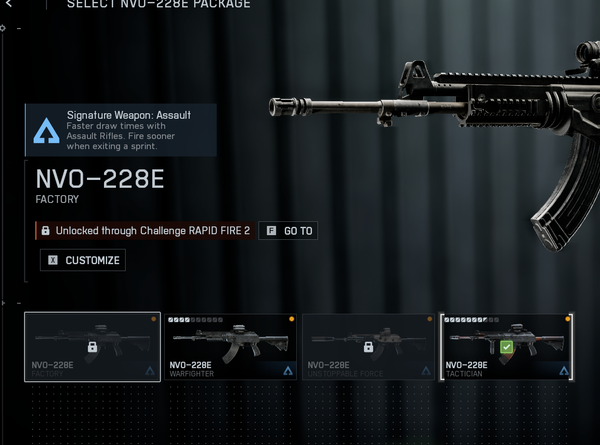Choose the NVO-228E Warfighter package
This screenshot has height=445, width=600.
(230, 347)
